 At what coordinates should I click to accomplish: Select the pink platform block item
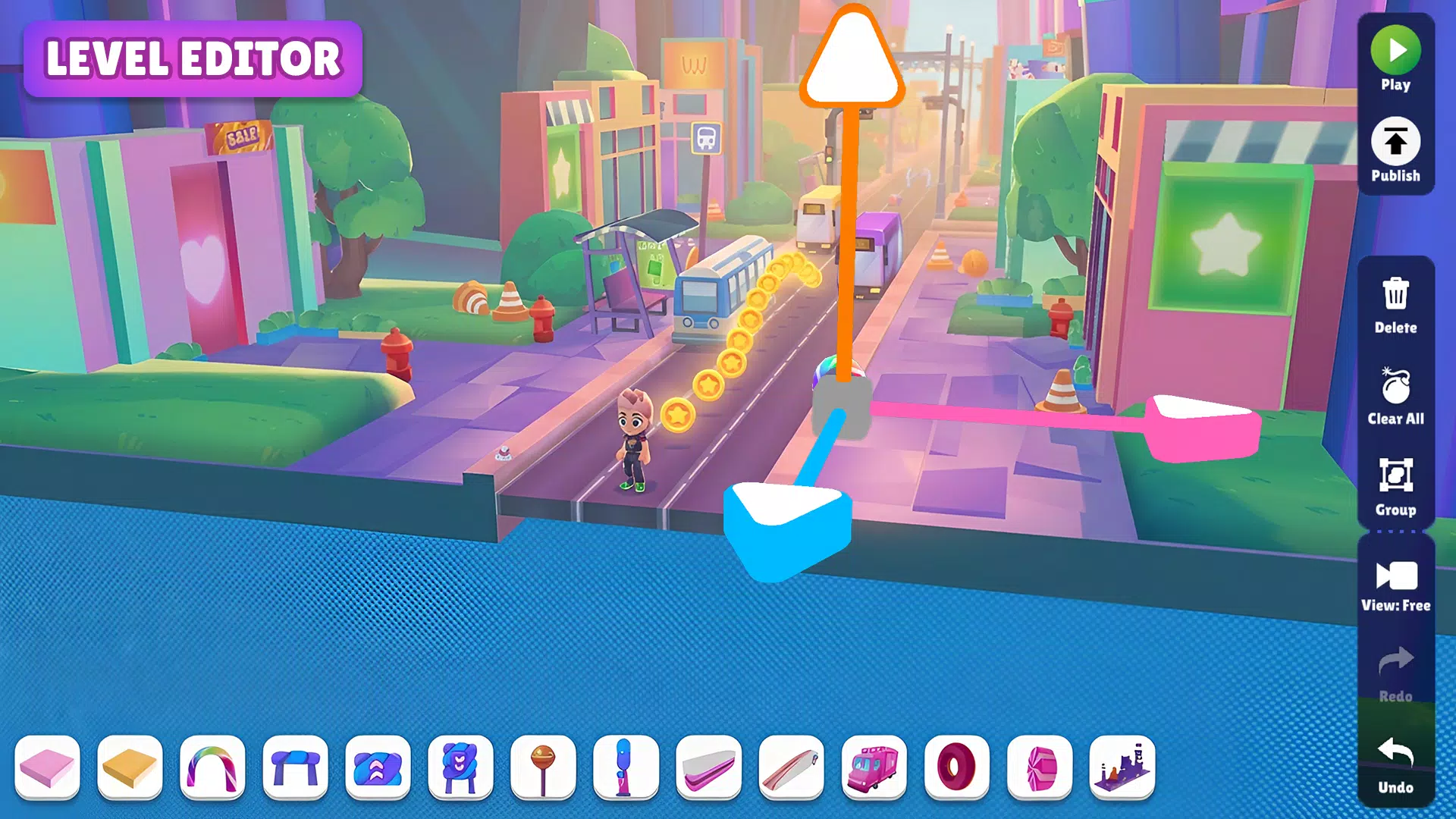tap(47, 768)
